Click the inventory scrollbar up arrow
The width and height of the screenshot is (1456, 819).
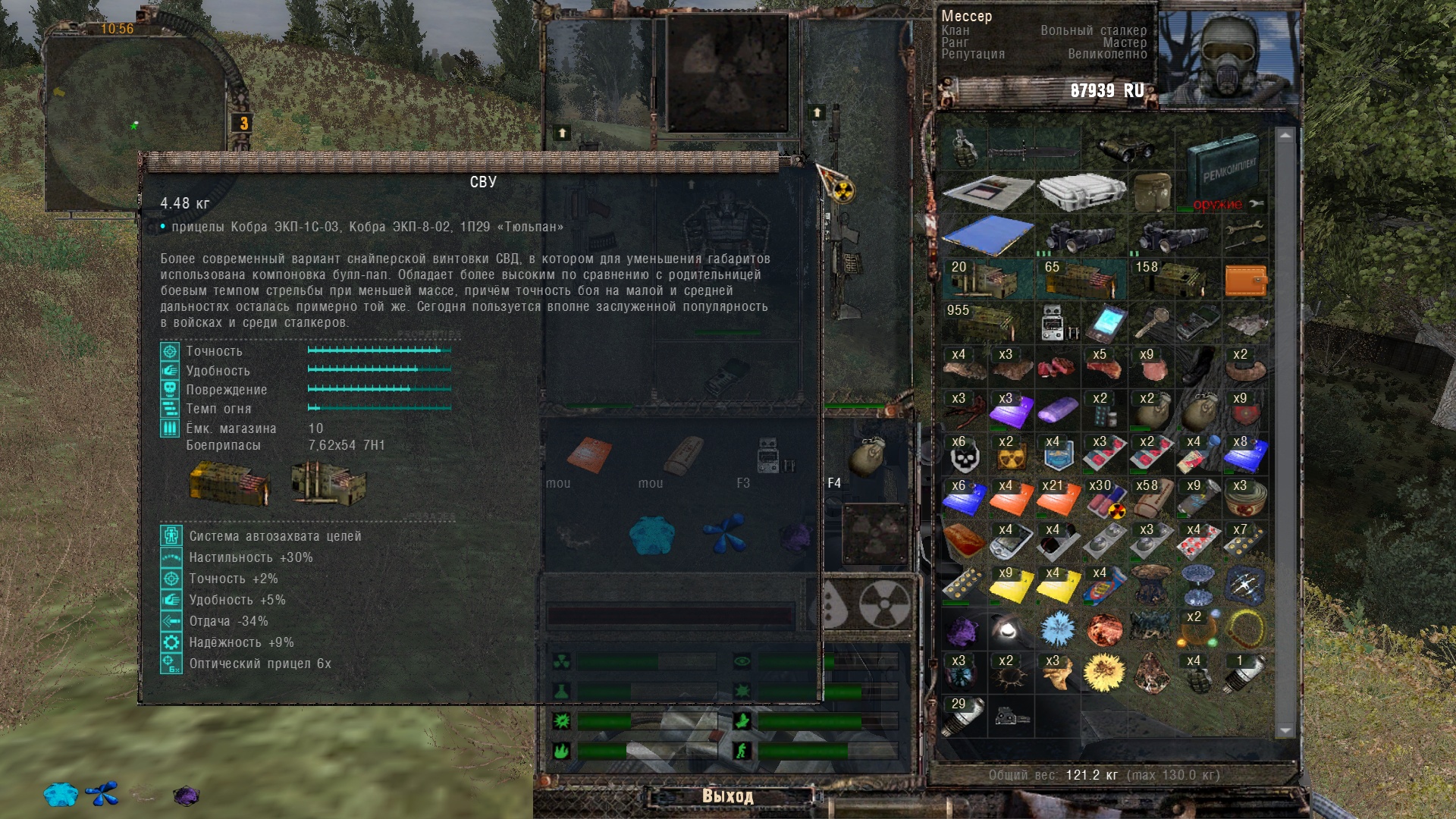(1285, 136)
